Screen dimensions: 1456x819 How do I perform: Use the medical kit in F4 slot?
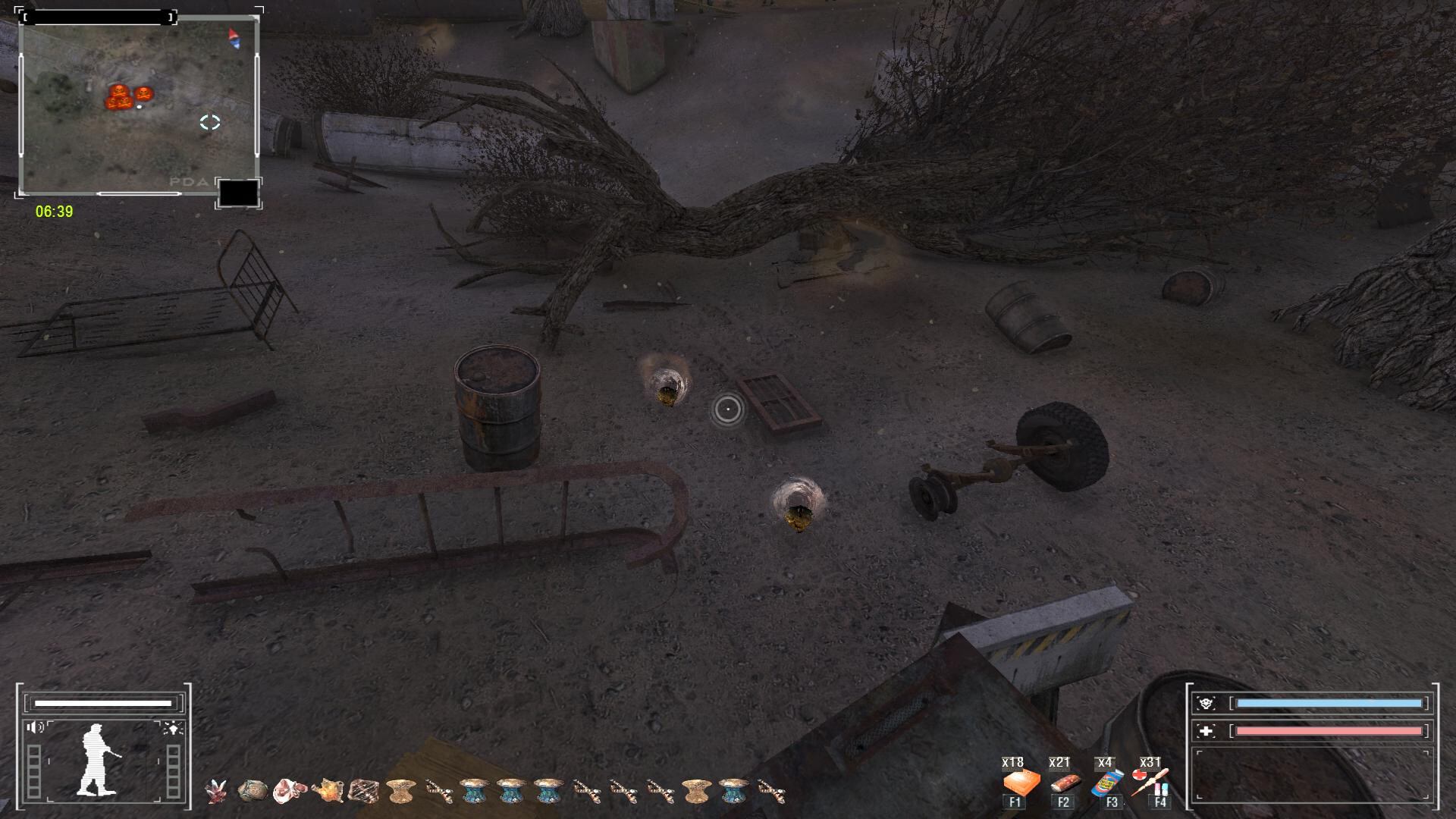(1151, 781)
